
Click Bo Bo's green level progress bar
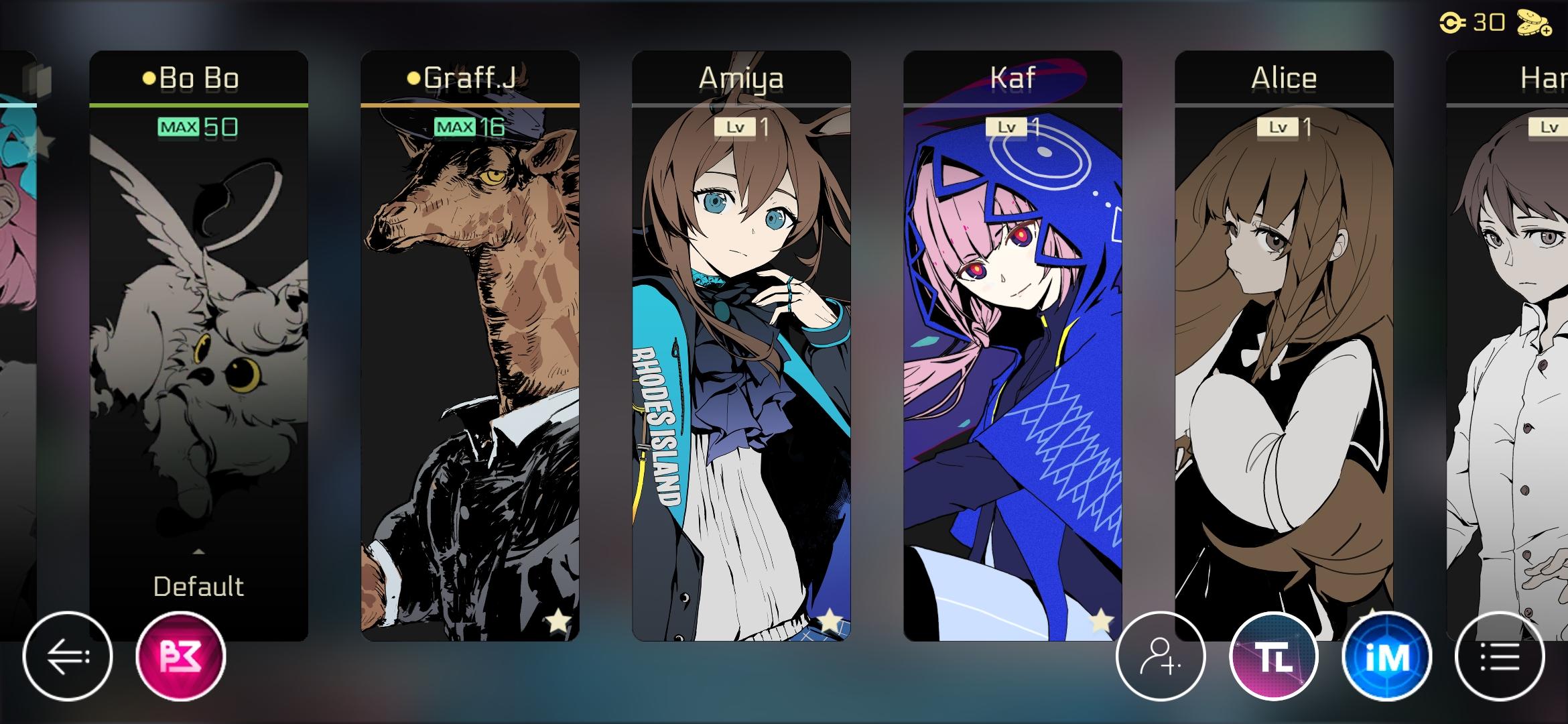[198, 104]
